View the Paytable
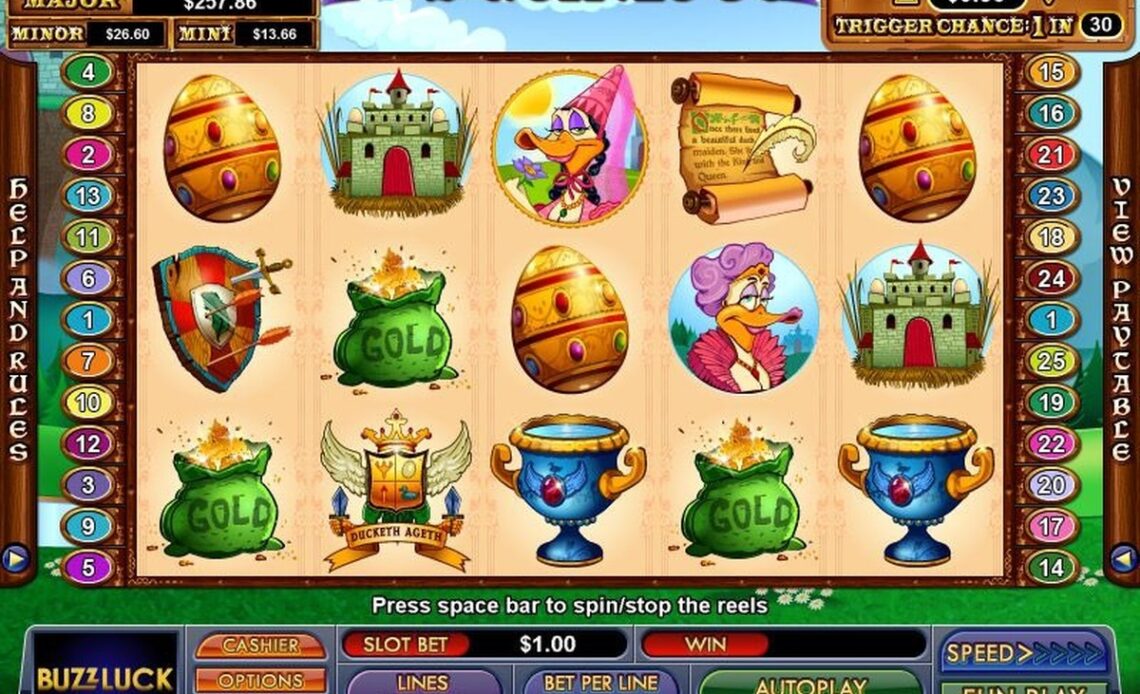 (1122, 320)
